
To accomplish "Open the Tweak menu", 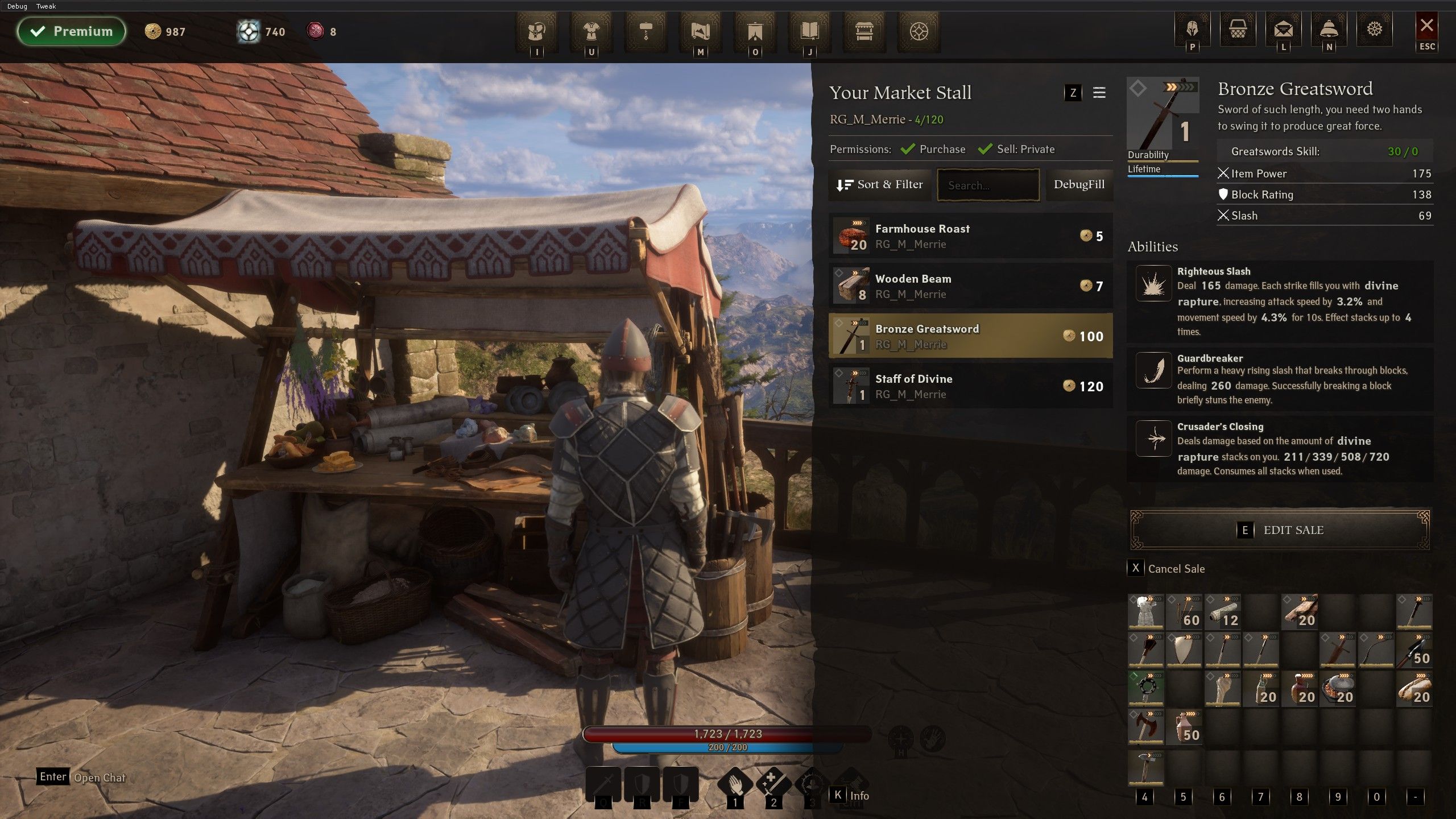I will (46, 6).
